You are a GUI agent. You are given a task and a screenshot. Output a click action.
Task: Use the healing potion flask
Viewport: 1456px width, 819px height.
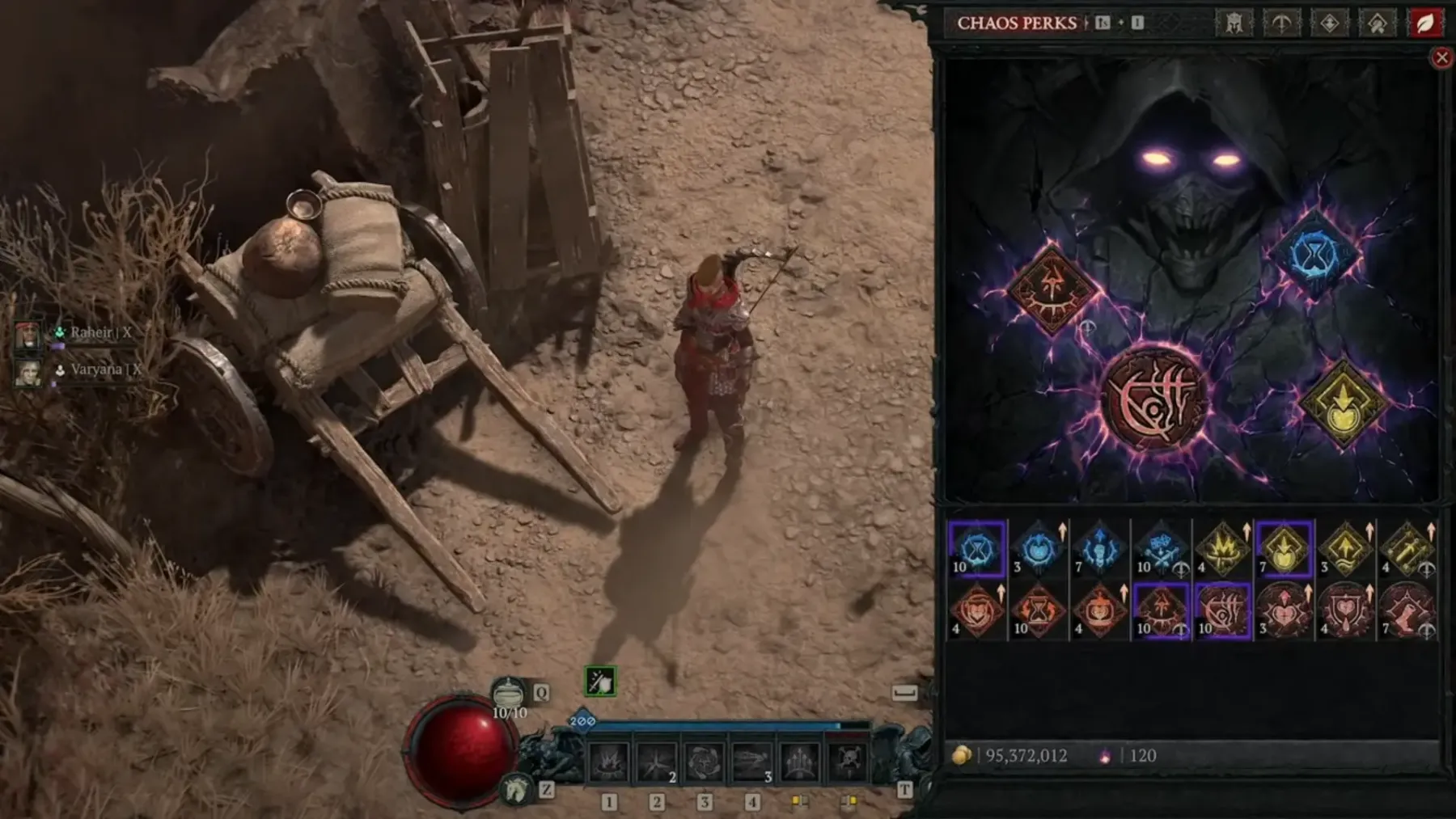508,693
